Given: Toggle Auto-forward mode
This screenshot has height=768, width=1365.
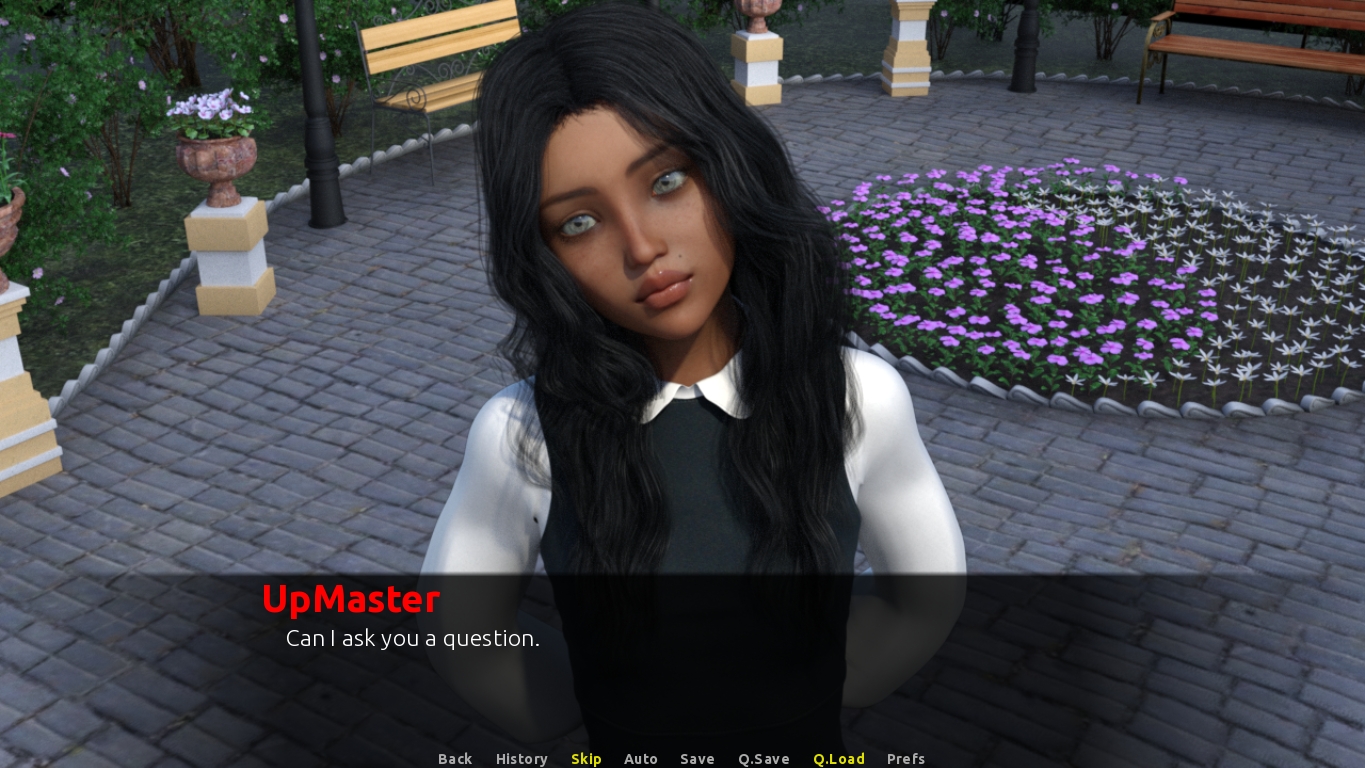Looking at the screenshot, I should [641, 759].
